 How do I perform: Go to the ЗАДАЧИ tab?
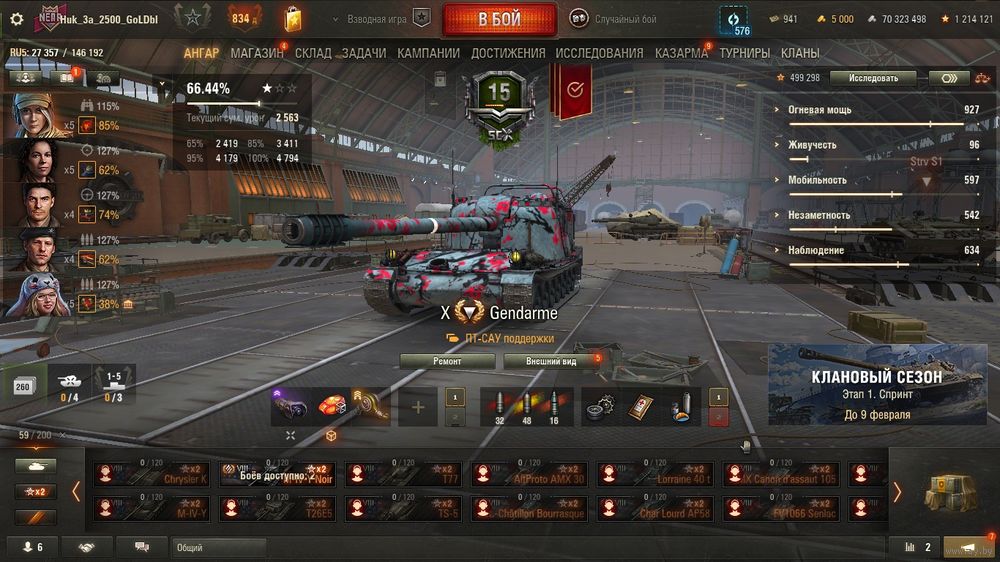(x=364, y=53)
